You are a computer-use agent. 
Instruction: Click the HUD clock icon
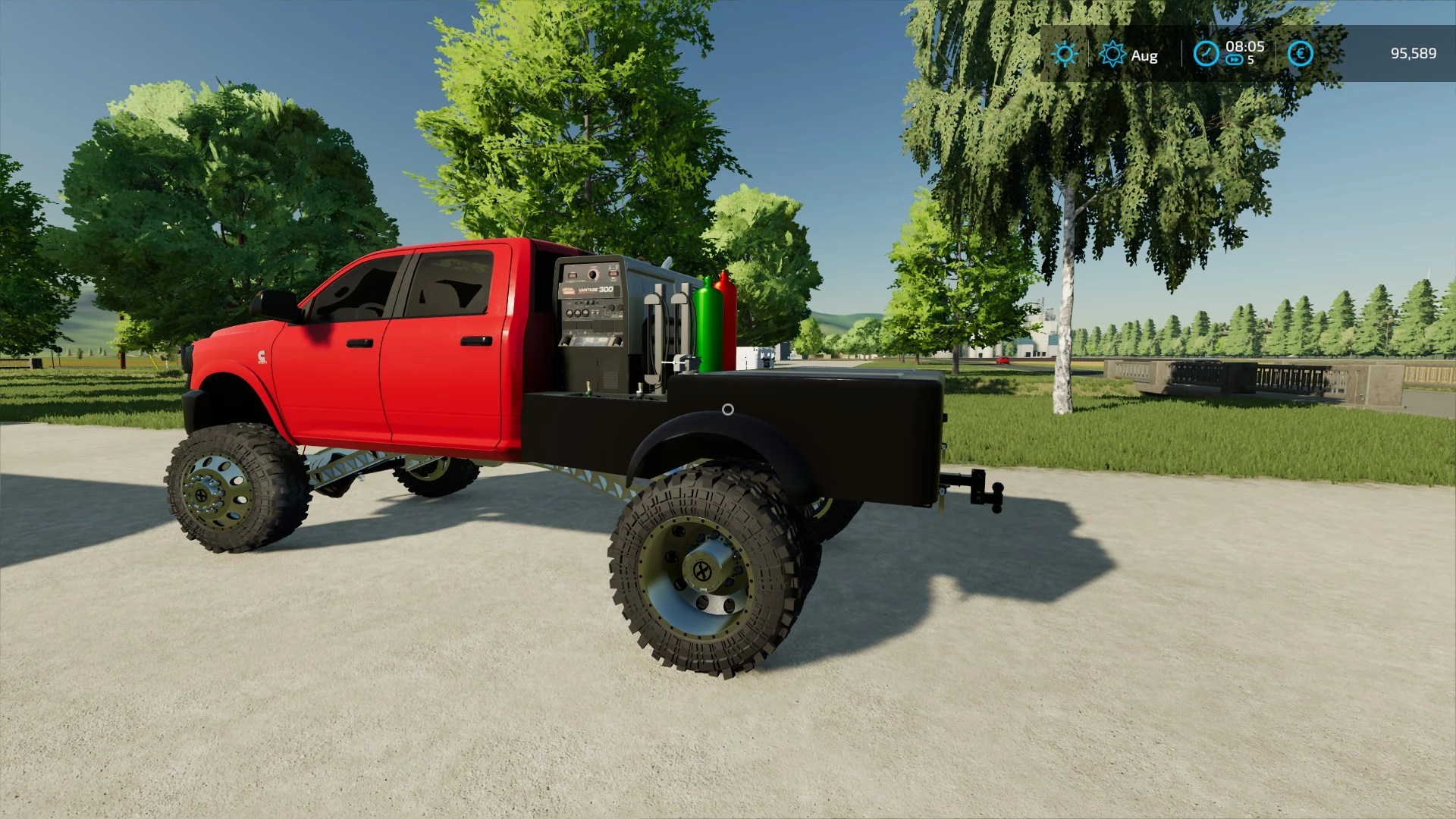[1207, 53]
